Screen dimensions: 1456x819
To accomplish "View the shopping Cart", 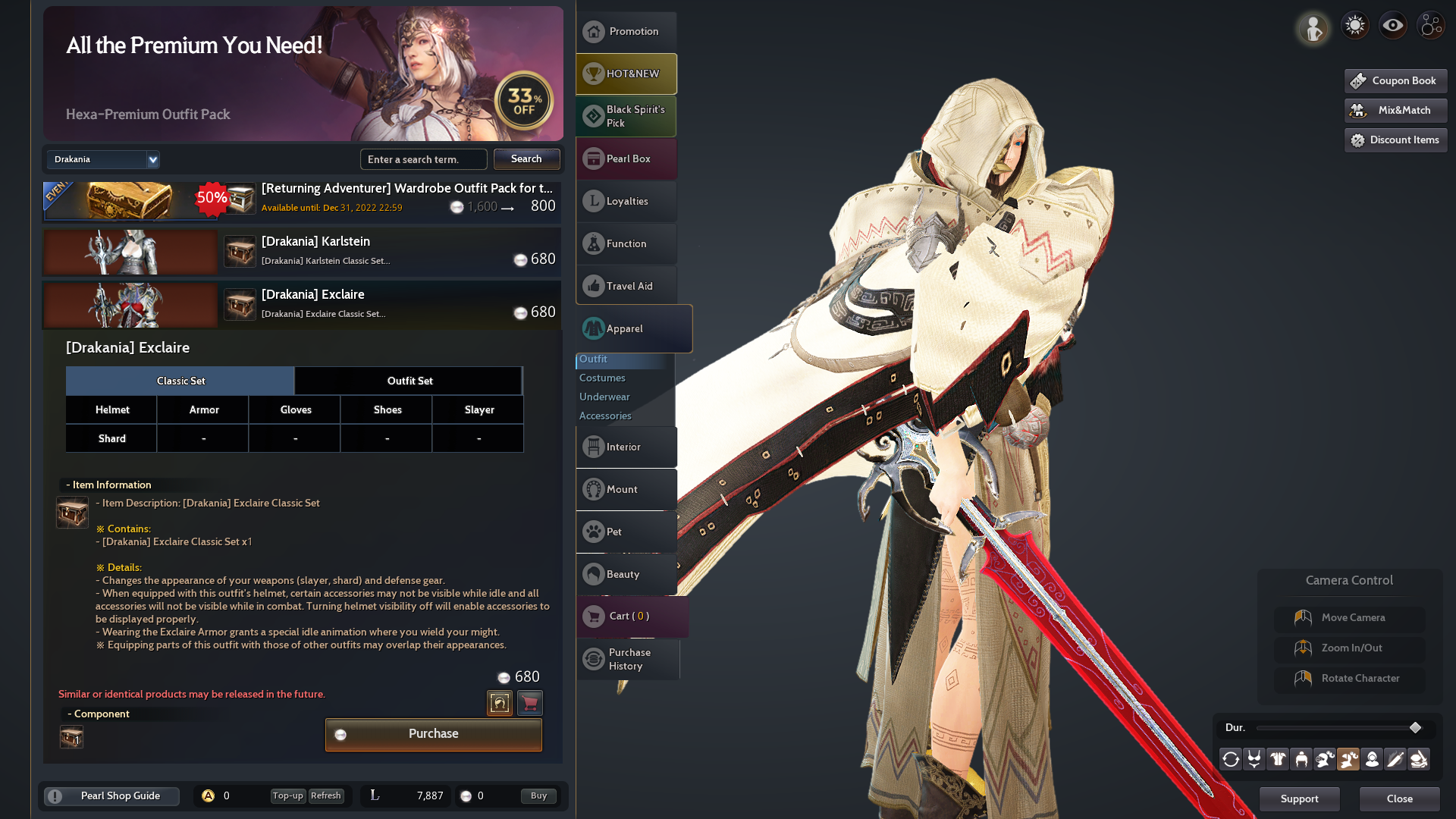I will click(629, 616).
